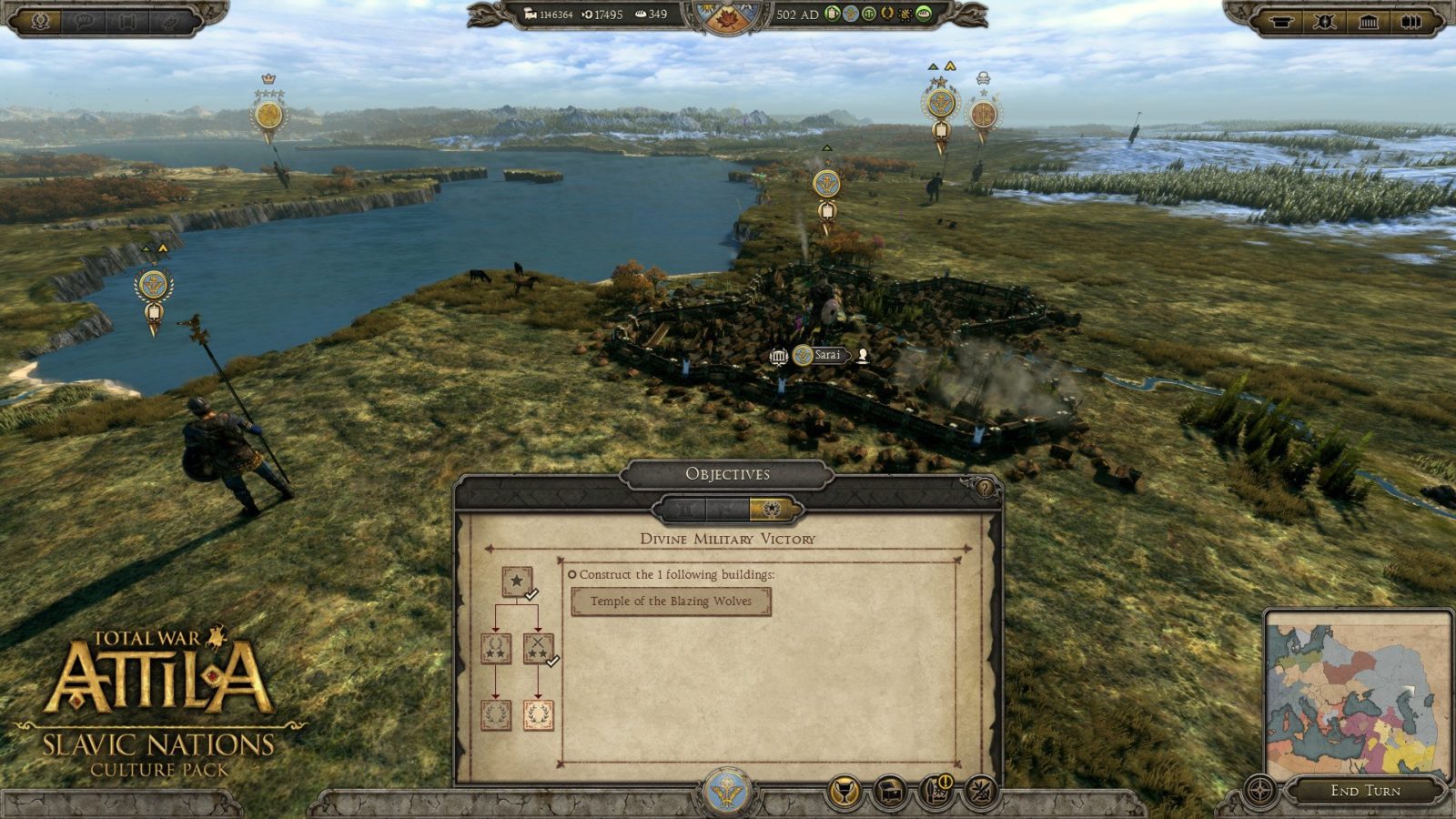Open the laurel wreath button in top-left bar

[40, 21]
